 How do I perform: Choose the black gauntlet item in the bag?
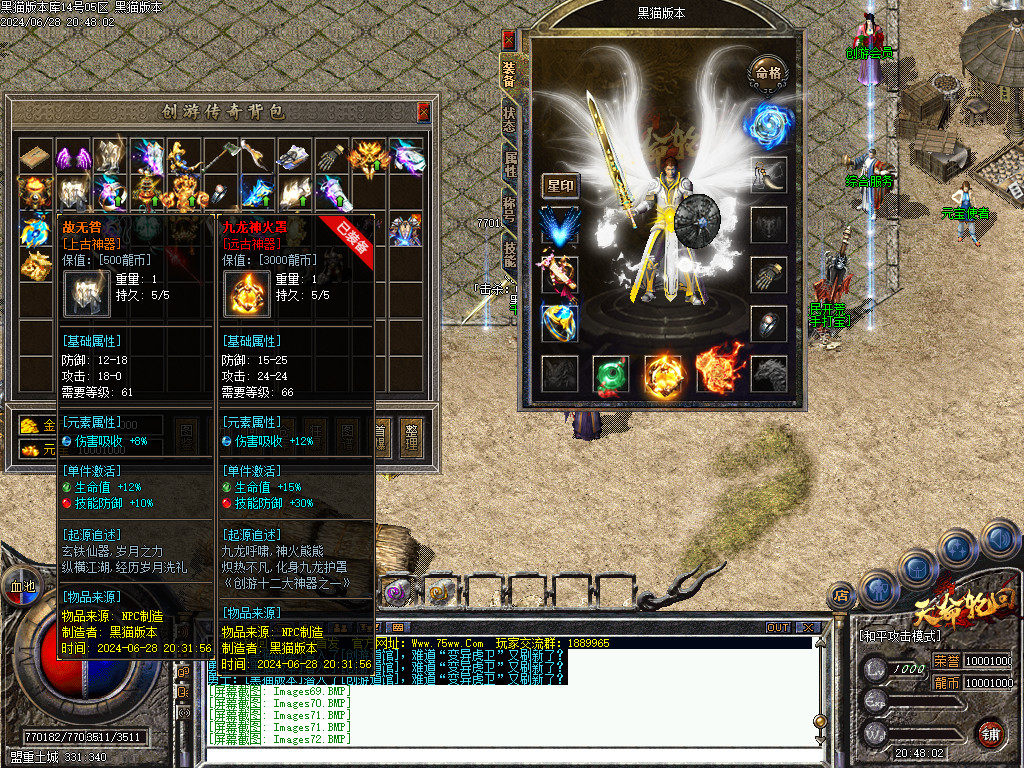point(332,157)
